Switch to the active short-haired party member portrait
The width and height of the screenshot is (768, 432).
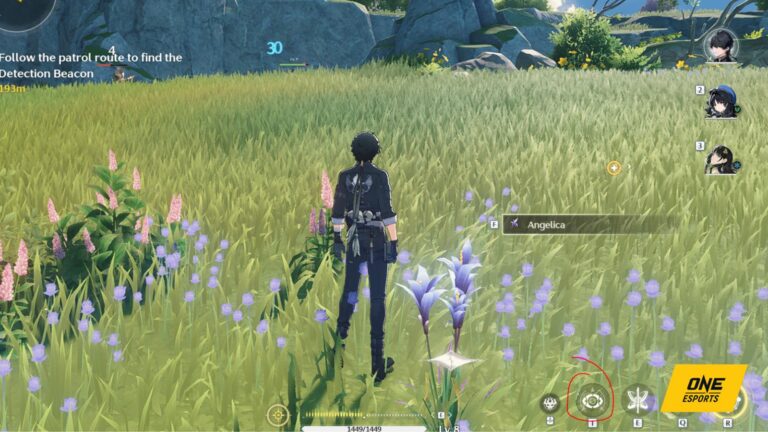click(720, 44)
